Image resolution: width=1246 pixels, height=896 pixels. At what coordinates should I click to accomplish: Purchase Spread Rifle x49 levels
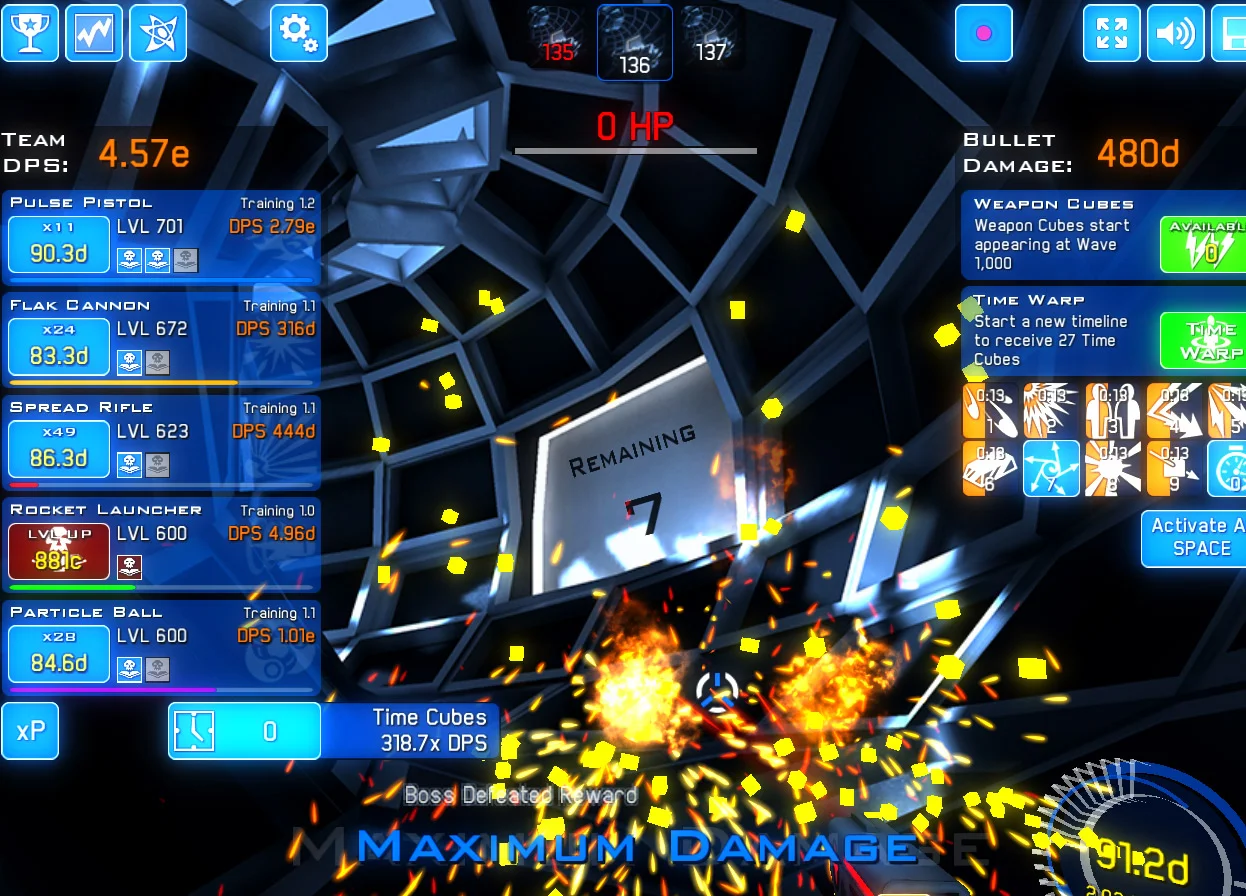[x=59, y=450]
